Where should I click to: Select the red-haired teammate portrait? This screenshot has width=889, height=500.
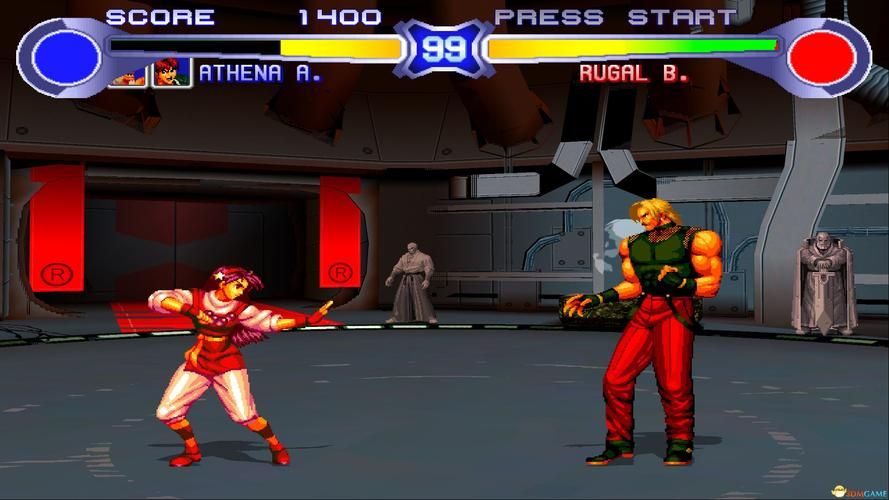[x=171, y=73]
